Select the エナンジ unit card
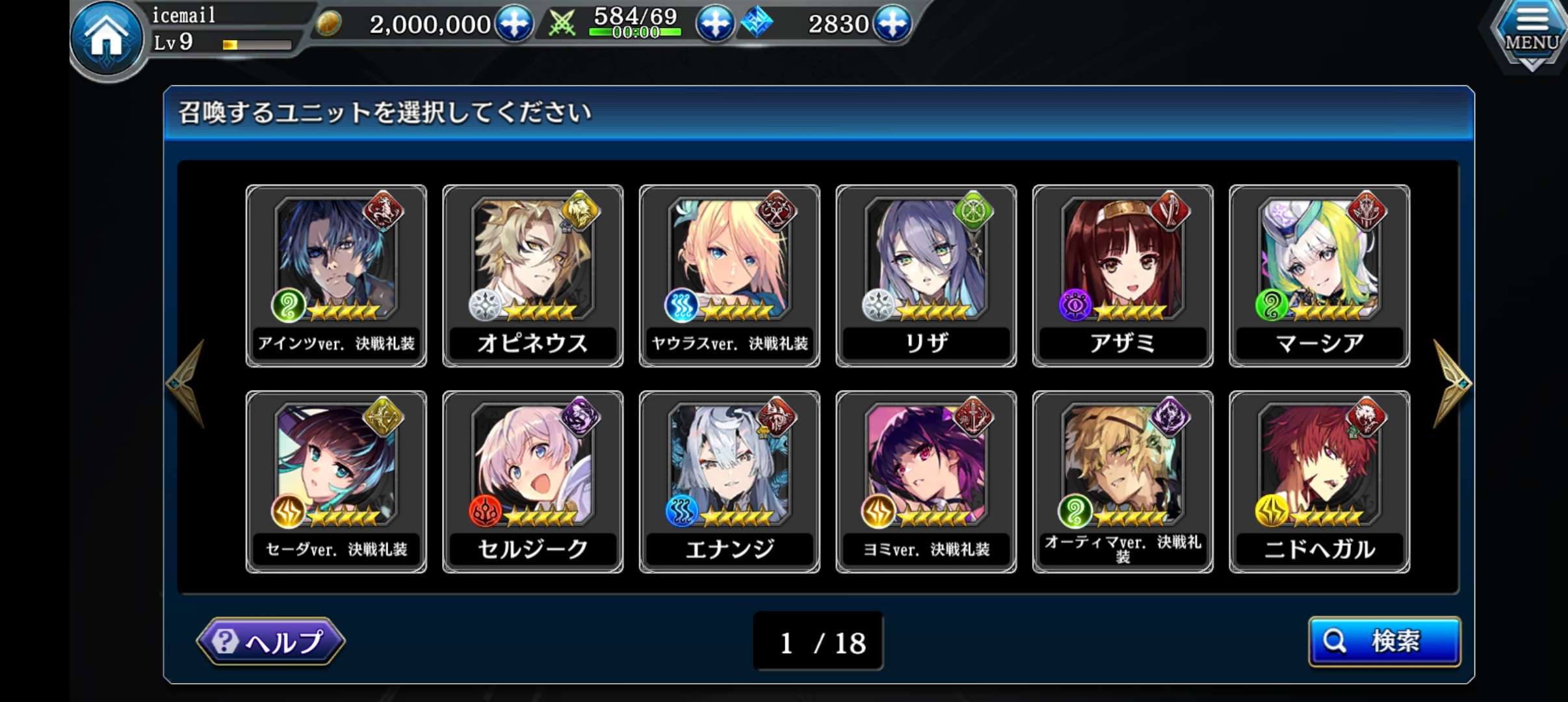This screenshot has height=702, width=1568. pos(729,482)
